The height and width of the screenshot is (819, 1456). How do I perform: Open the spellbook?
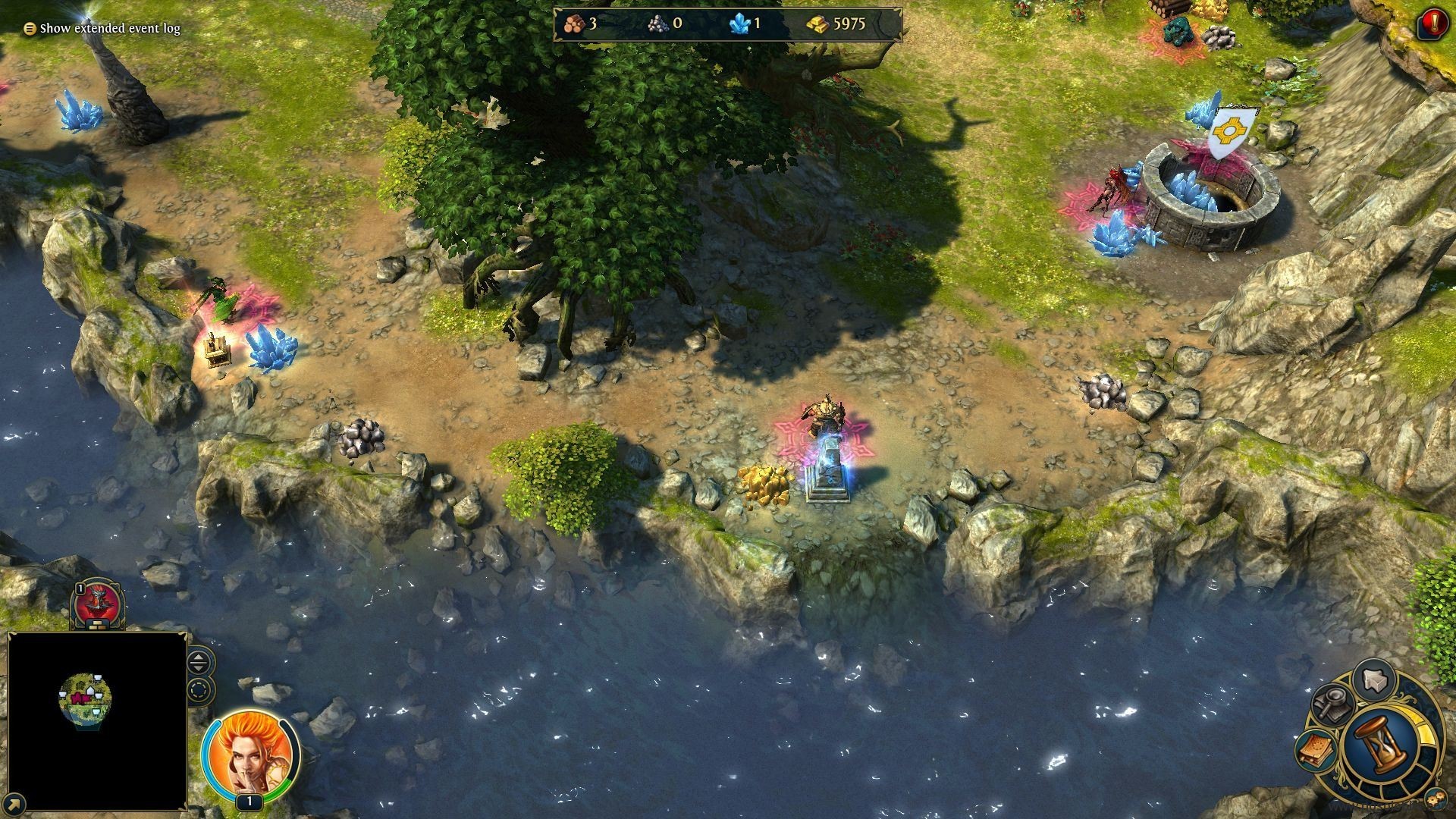pos(1316,749)
